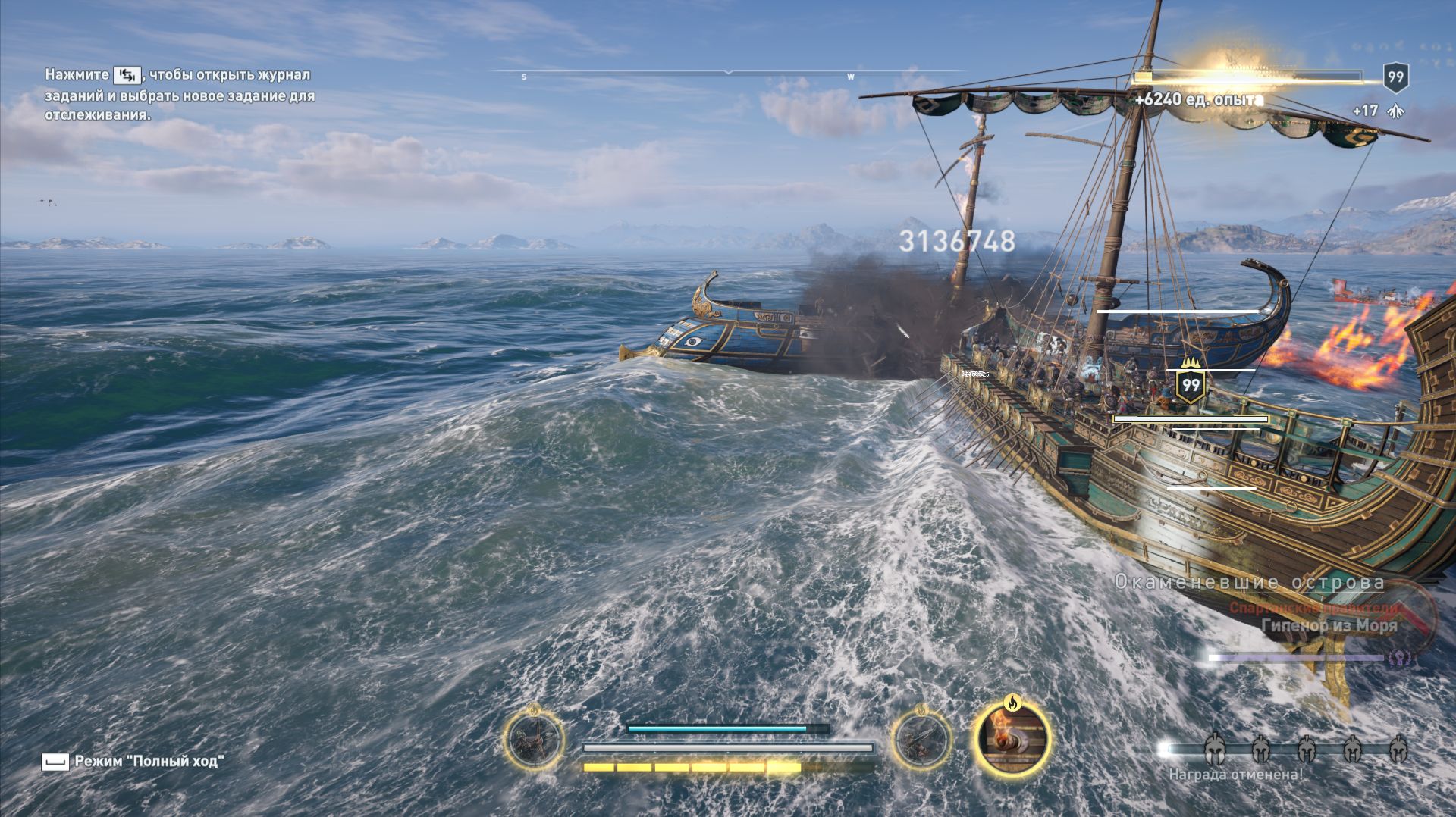Click the purple fist nation power icon
The height and width of the screenshot is (817, 1456).
click(x=1399, y=659)
